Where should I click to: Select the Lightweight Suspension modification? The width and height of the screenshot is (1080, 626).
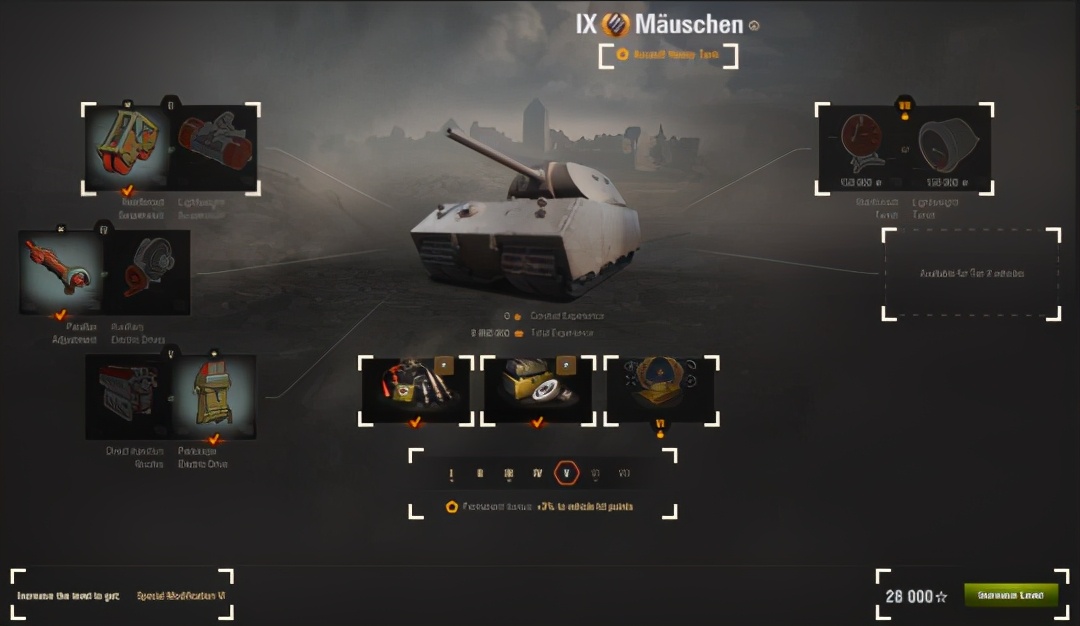tap(216, 147)
